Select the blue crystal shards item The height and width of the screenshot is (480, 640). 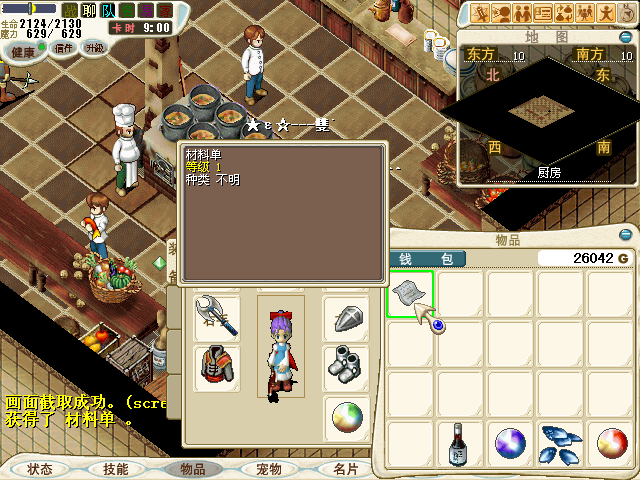pos(560,443)
